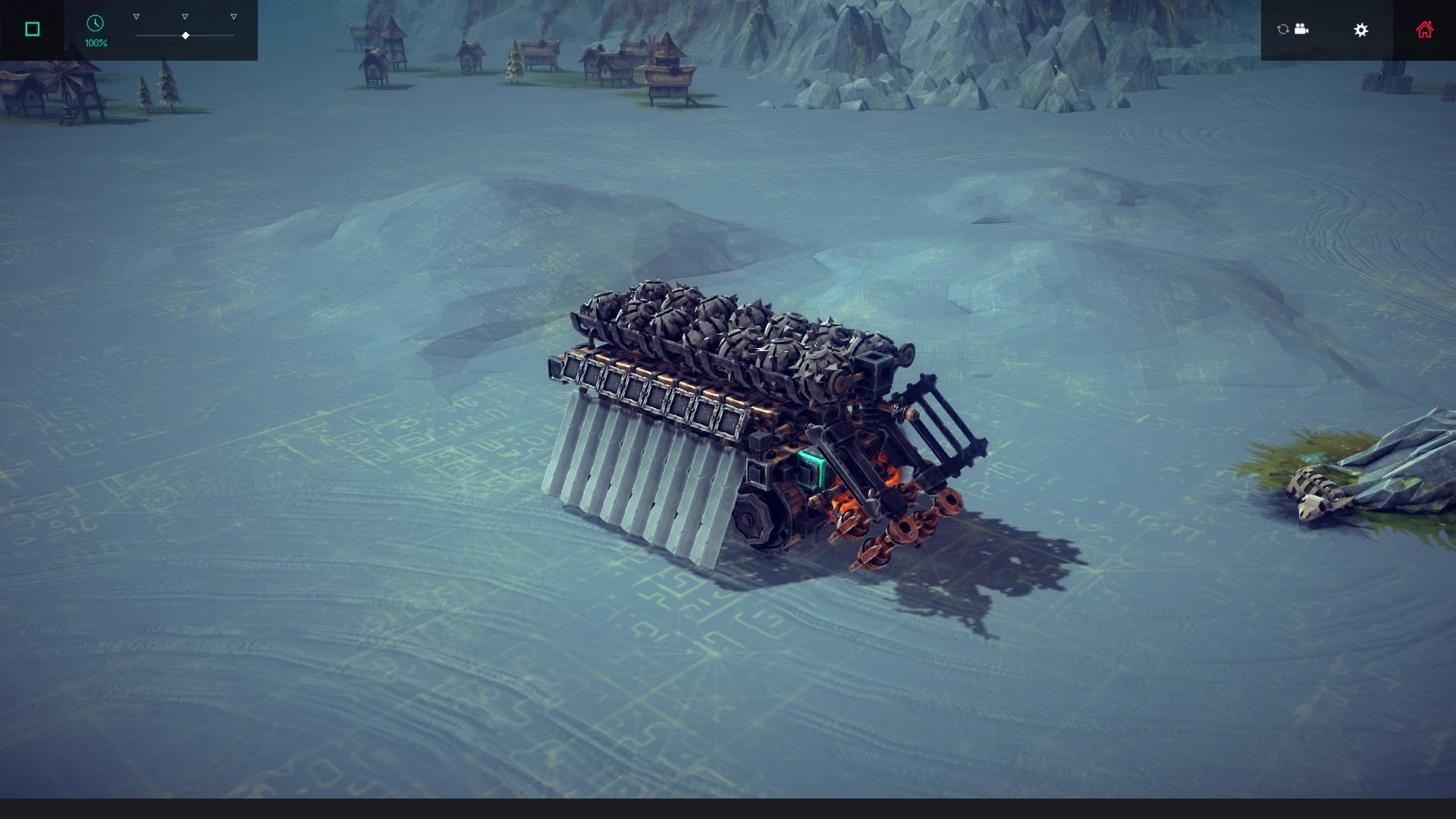Click the diamond handle on the time-scale slider

pos(185,35)
